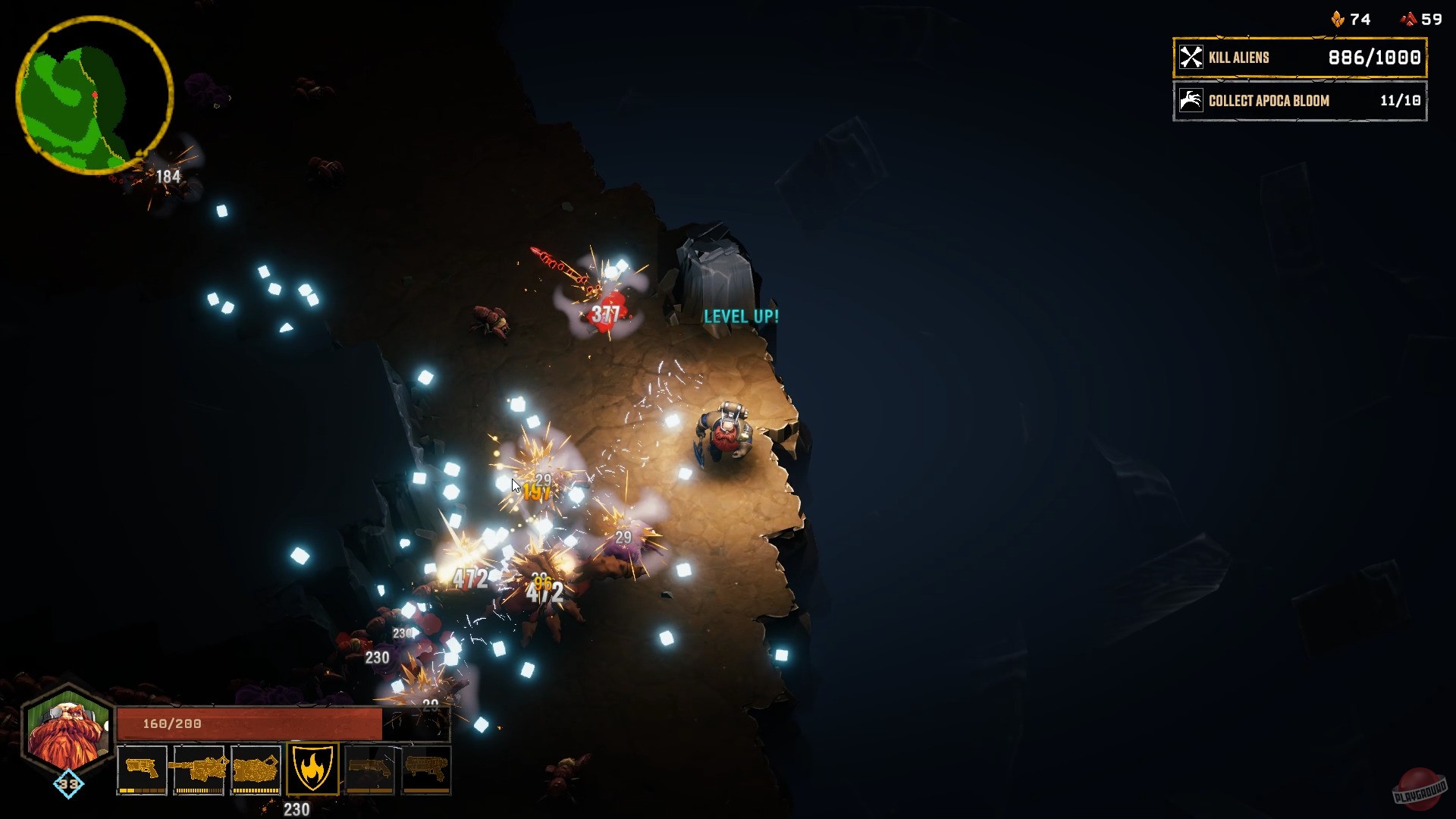1456x819 pixels.
Task: Click the drill-barreled gun in slot two
Action: [x=199, y=768]
